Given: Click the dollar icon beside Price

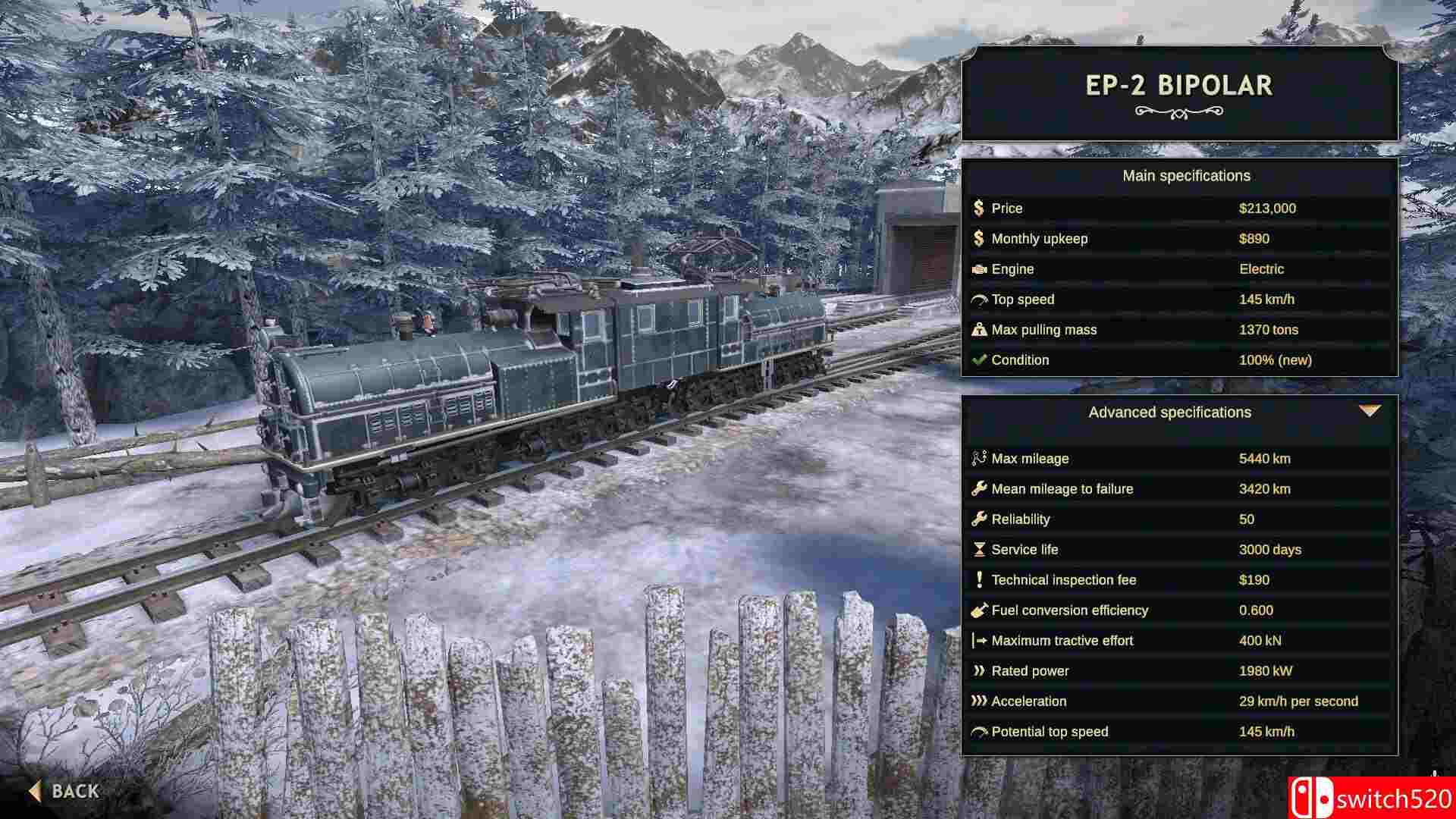Looking at the screenshot, I should (978, 208).
